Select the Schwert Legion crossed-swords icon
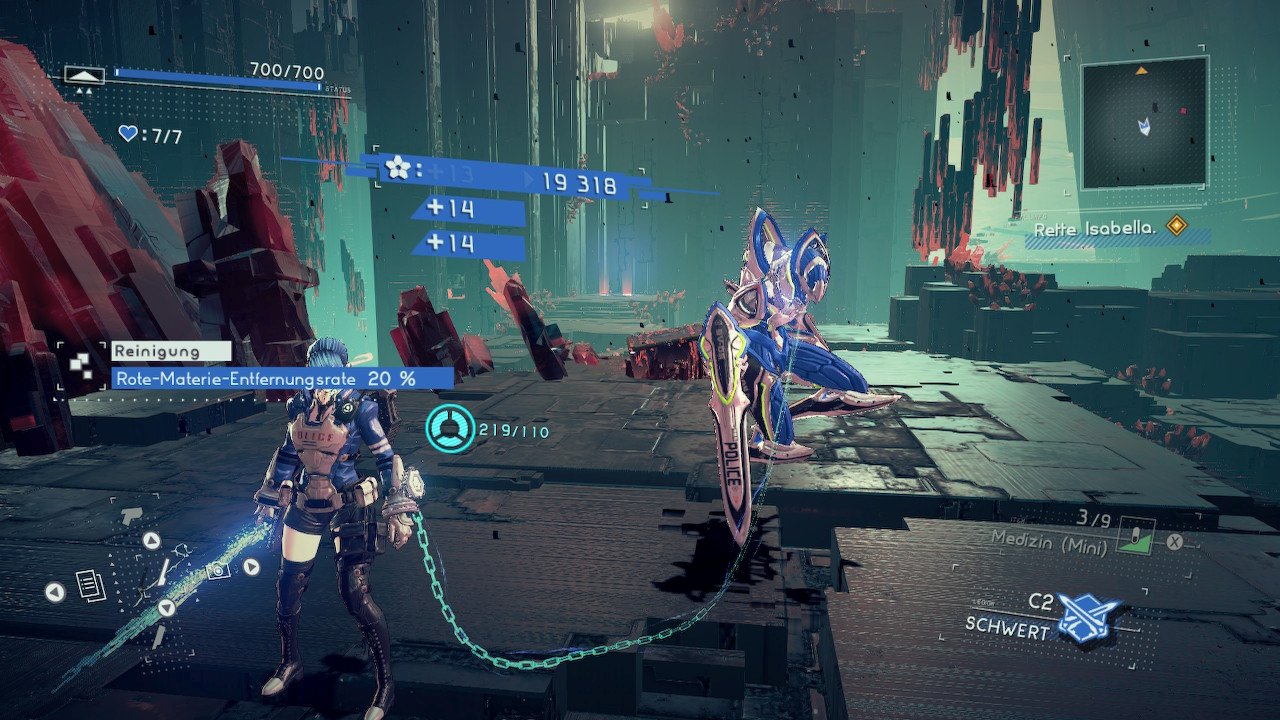1280x720 pixels. 1087,616
